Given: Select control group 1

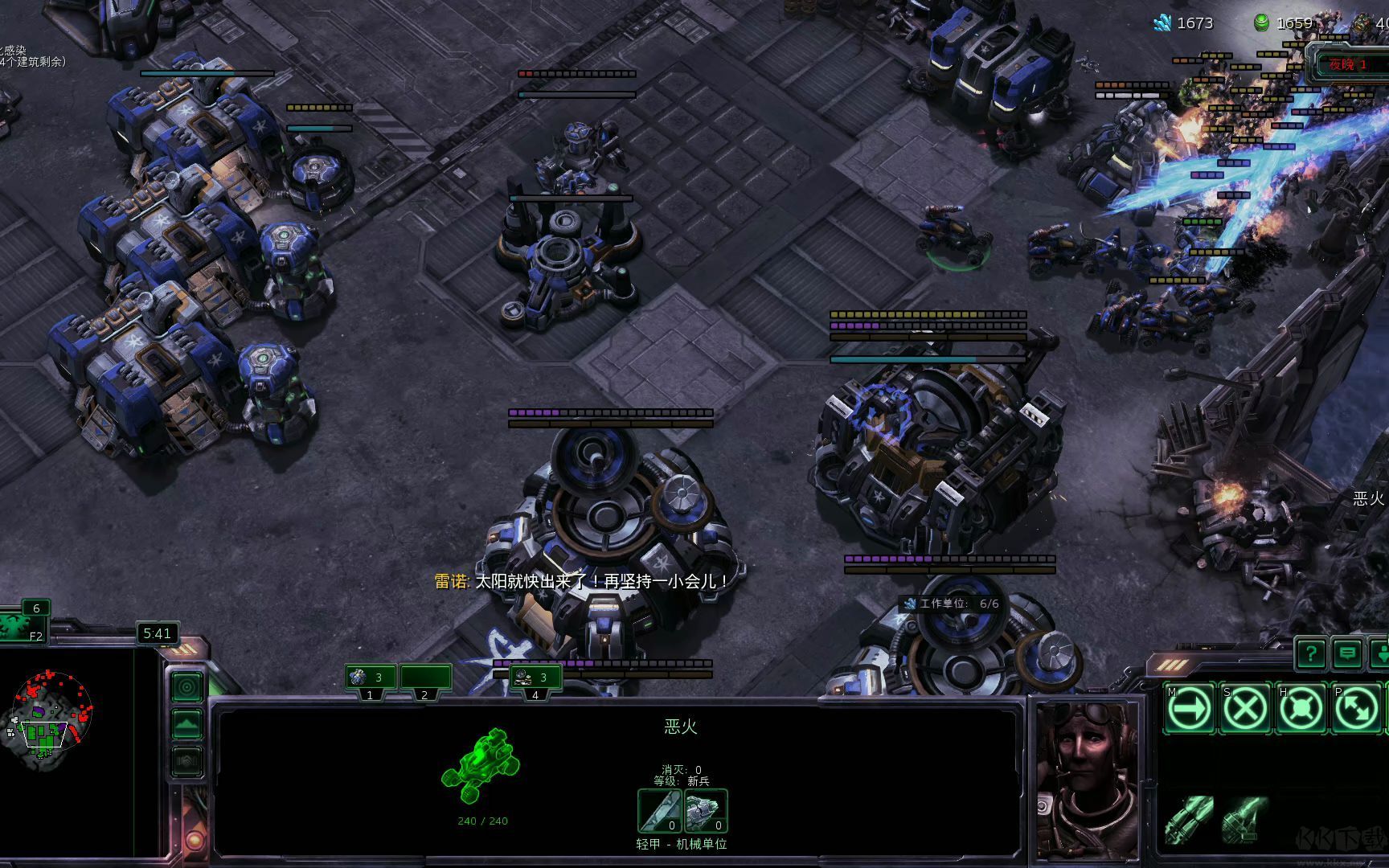Looking at the screenshot, I should (x=370, y=678).
